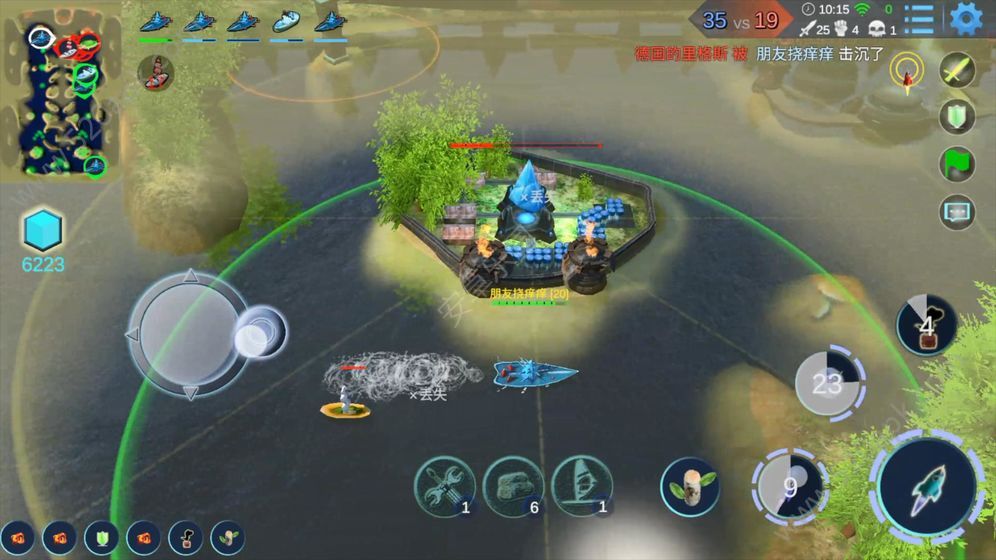Viewport: 996px width, 560px height.
Task: Activate the skill with 23 cooldown
Action: click(828, 382)
